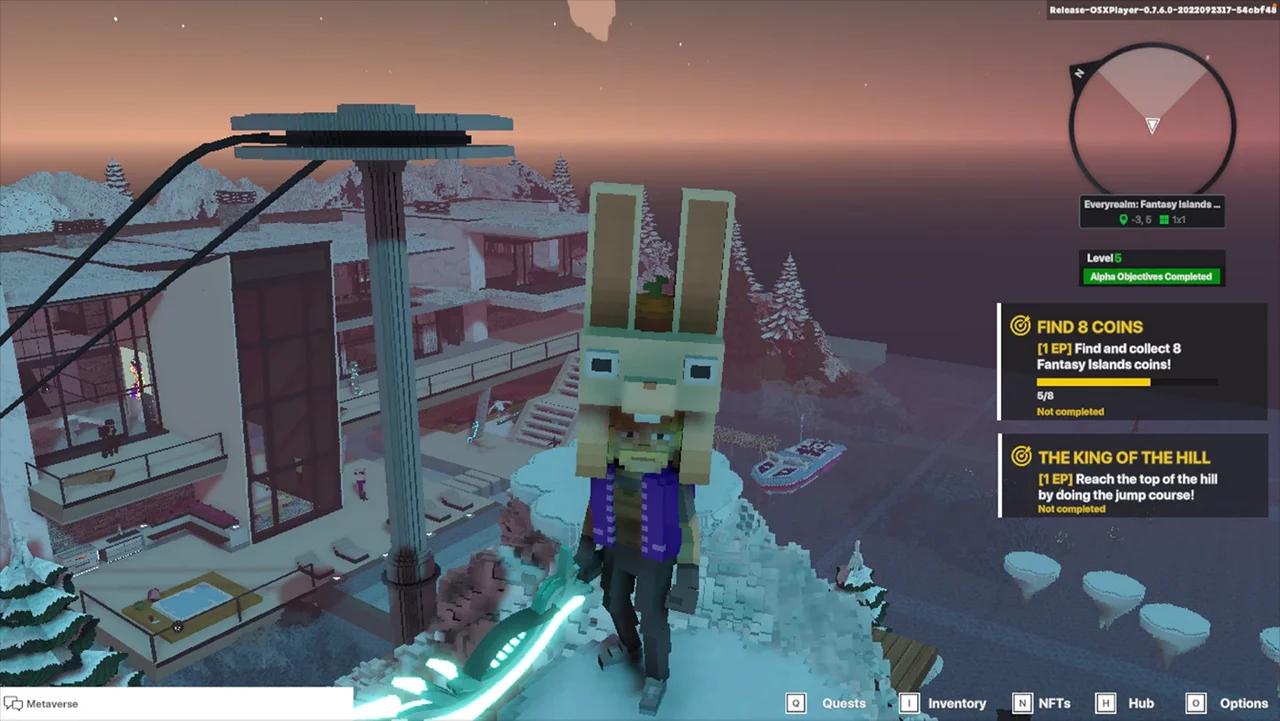The width and height of the screenshot is (1280, 721).
Task: Expand the Everyrealm: Fantasy Islands truncated title
Action: click(x=1151, y=203)
